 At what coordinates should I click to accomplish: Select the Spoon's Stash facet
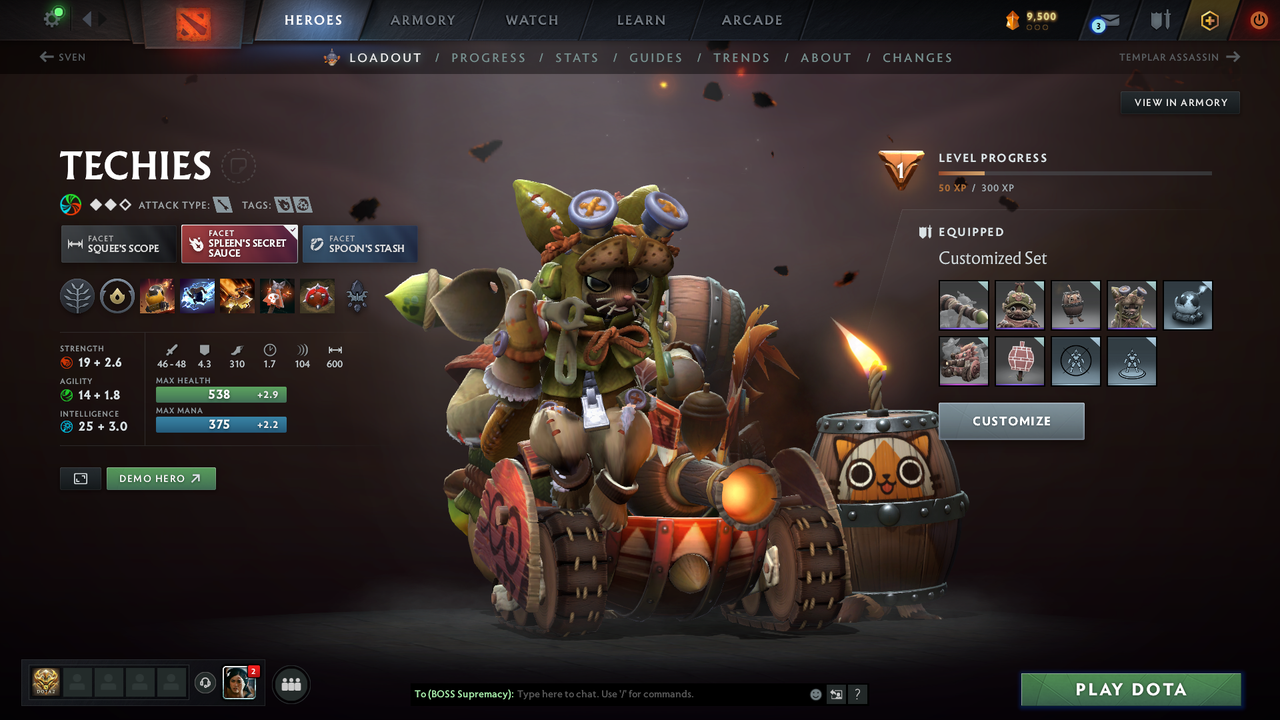tap(359, 243)
